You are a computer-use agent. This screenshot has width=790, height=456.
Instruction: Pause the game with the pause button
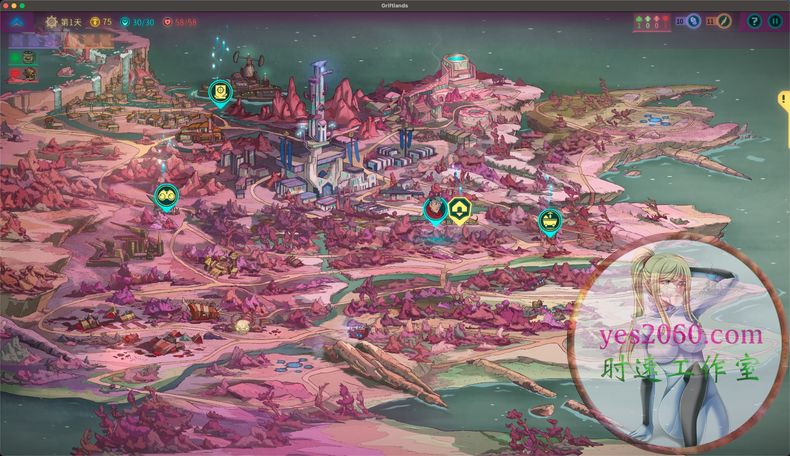point(774,21)
